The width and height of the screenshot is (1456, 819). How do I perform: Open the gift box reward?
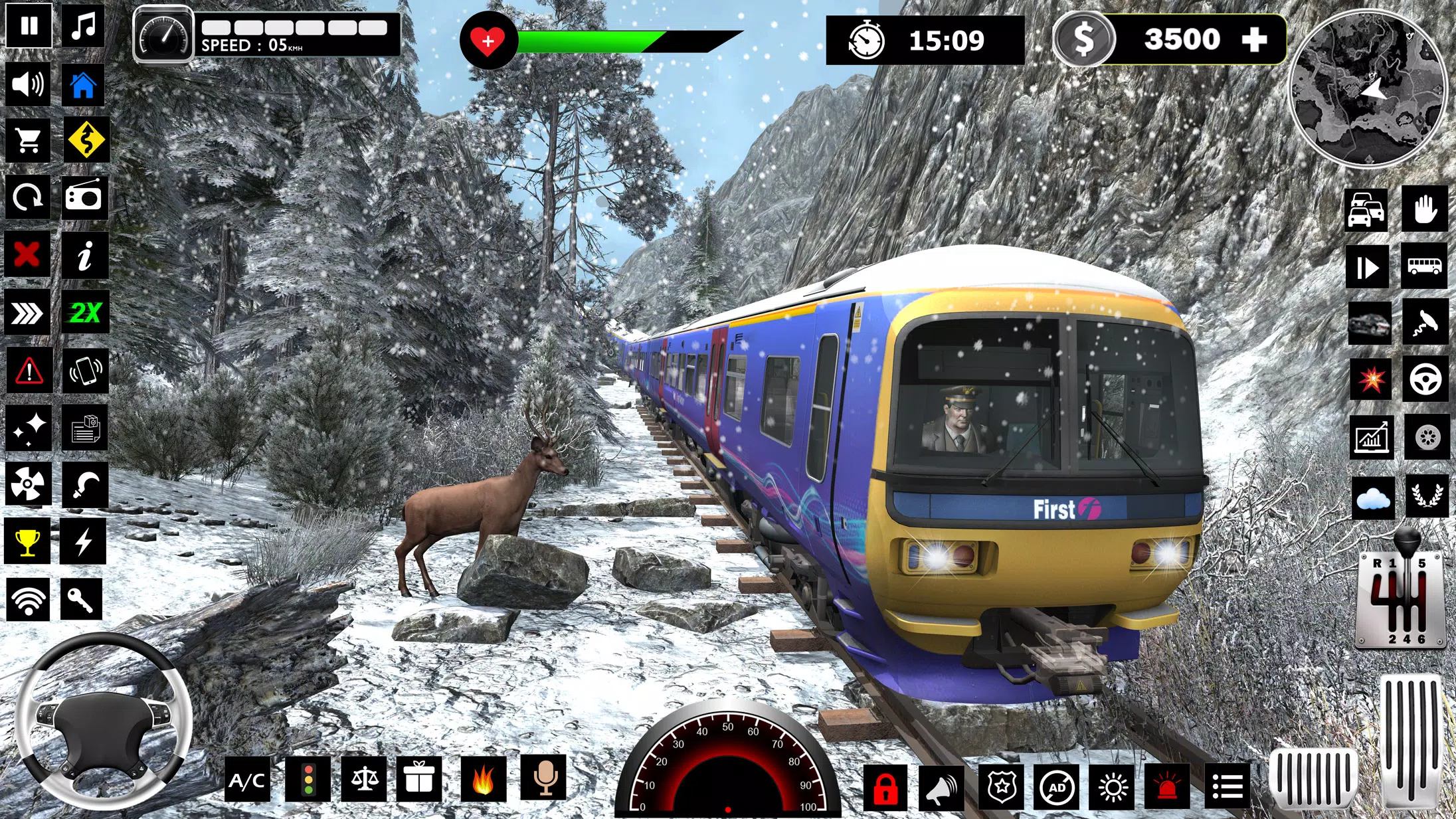coord(419,779)
